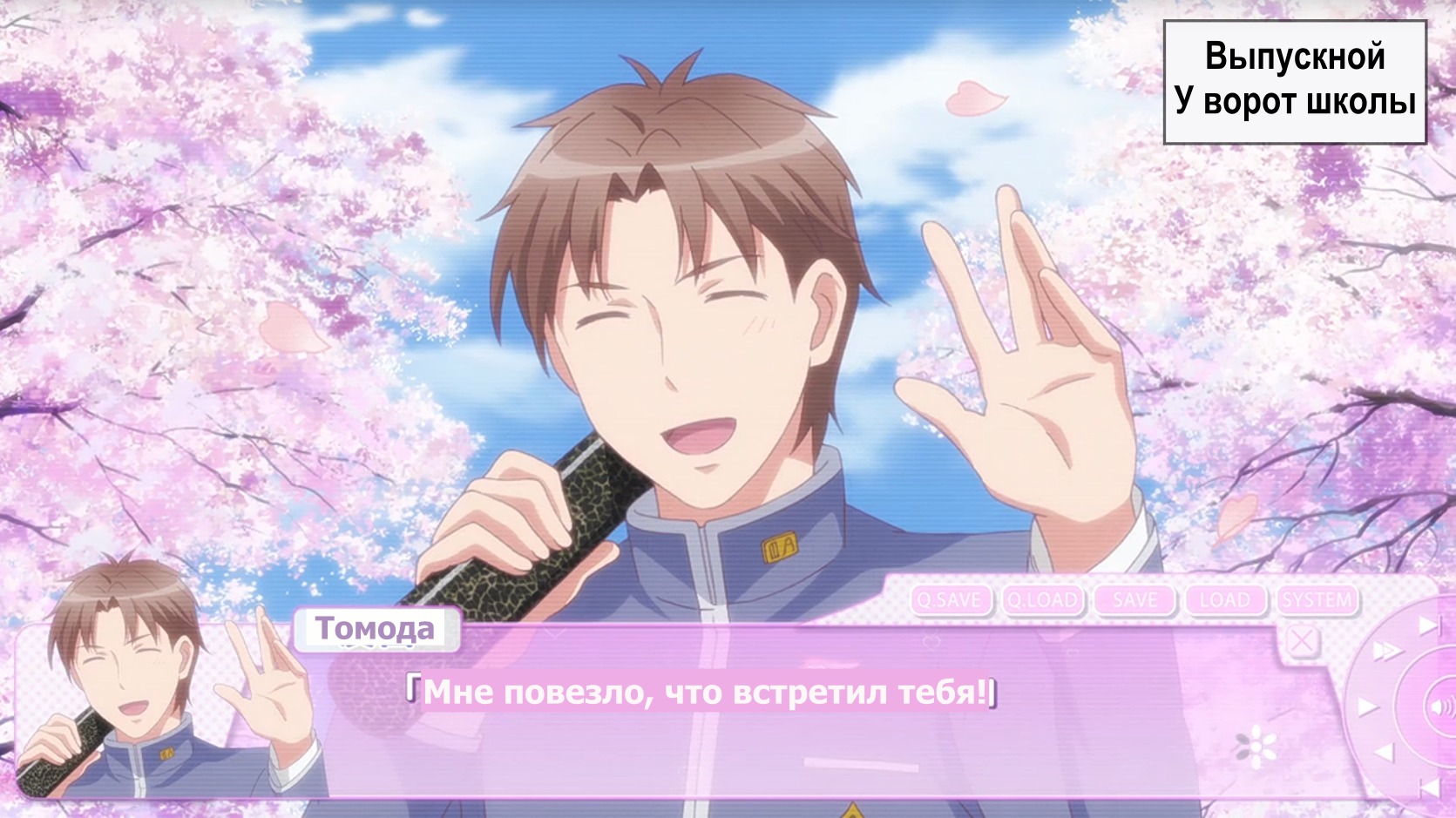
Task: Go back a line with the left arrow
Action: pyautogui.click(x=1384, y=754)
